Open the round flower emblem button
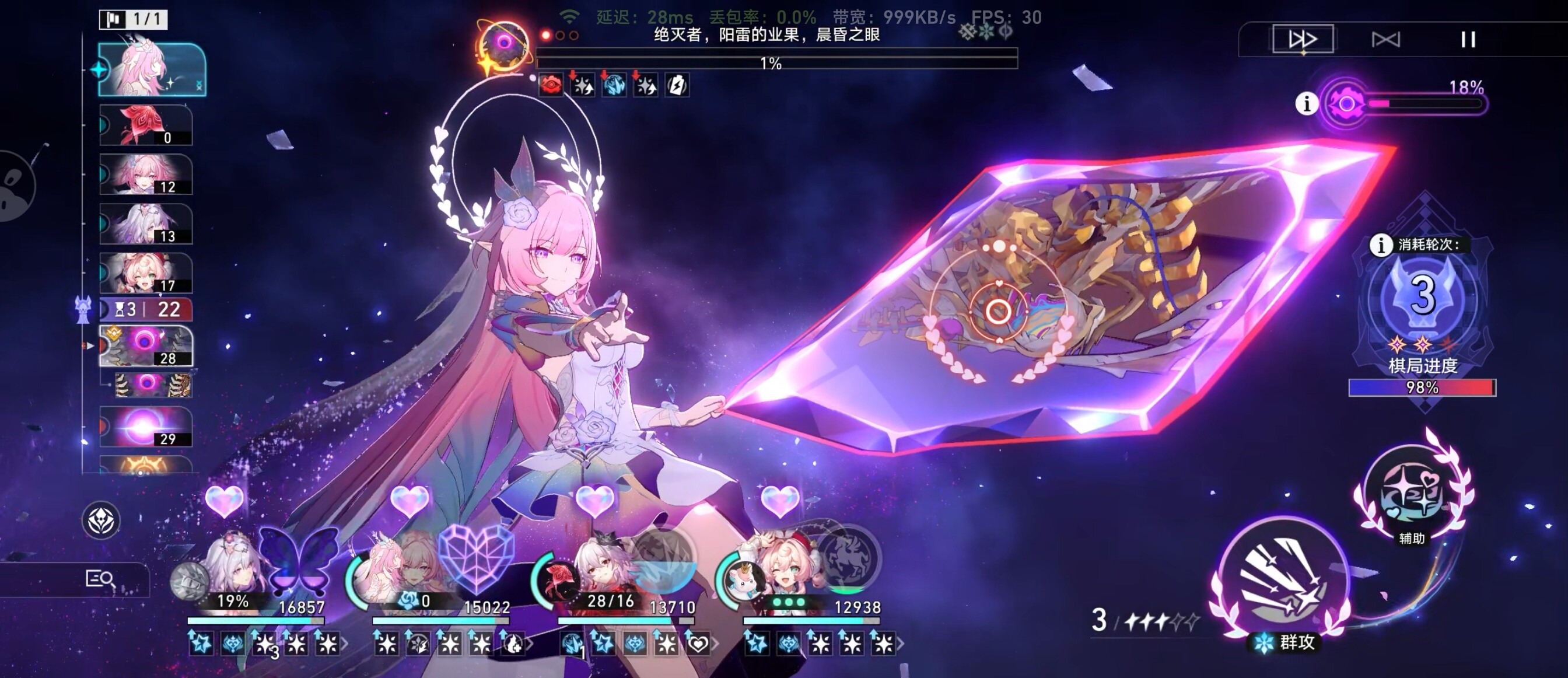Image resolution: width=1568 pixels, height=678 pixels. 101,520
